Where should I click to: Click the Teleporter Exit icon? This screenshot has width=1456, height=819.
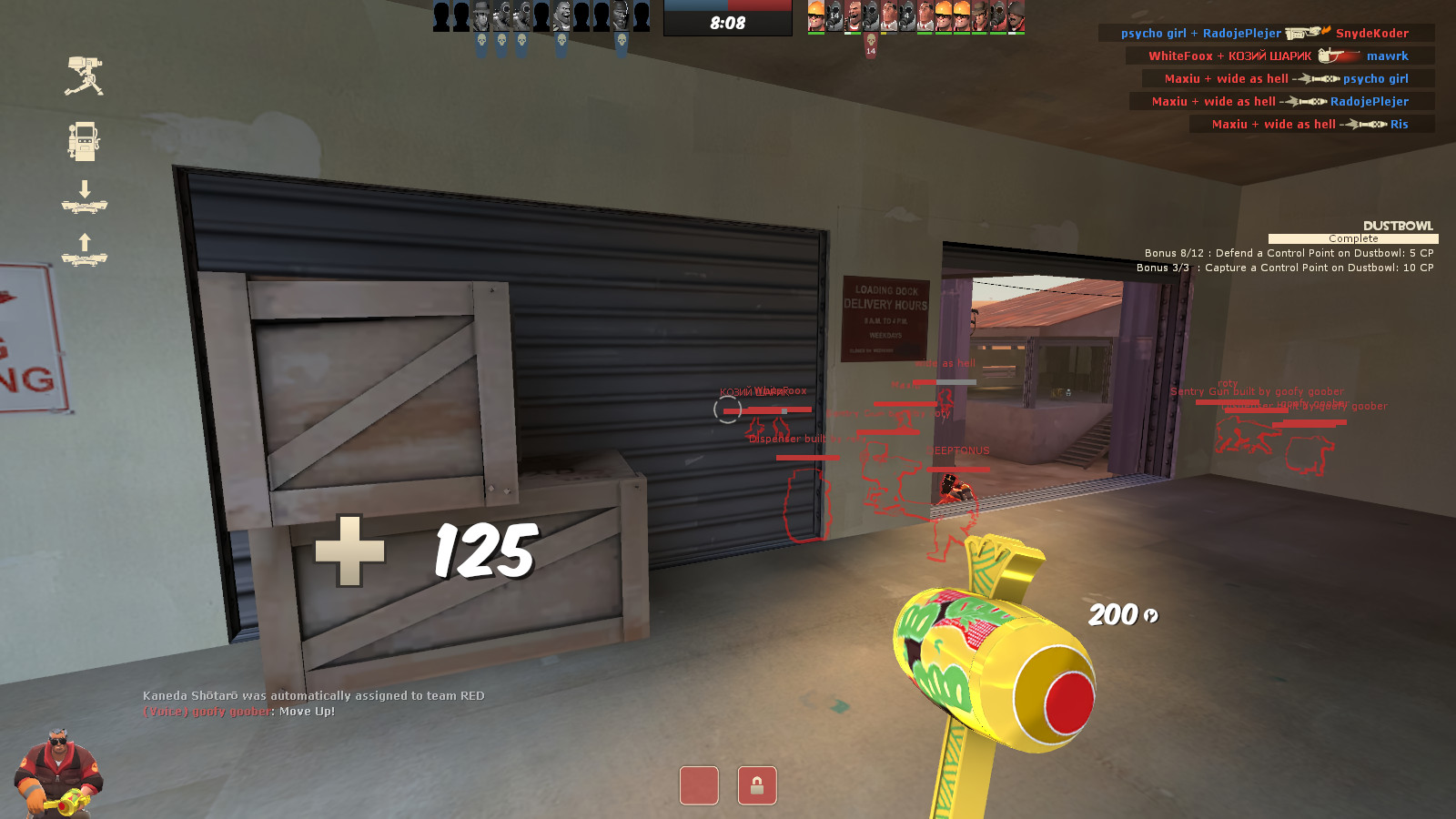pos(86,248)
